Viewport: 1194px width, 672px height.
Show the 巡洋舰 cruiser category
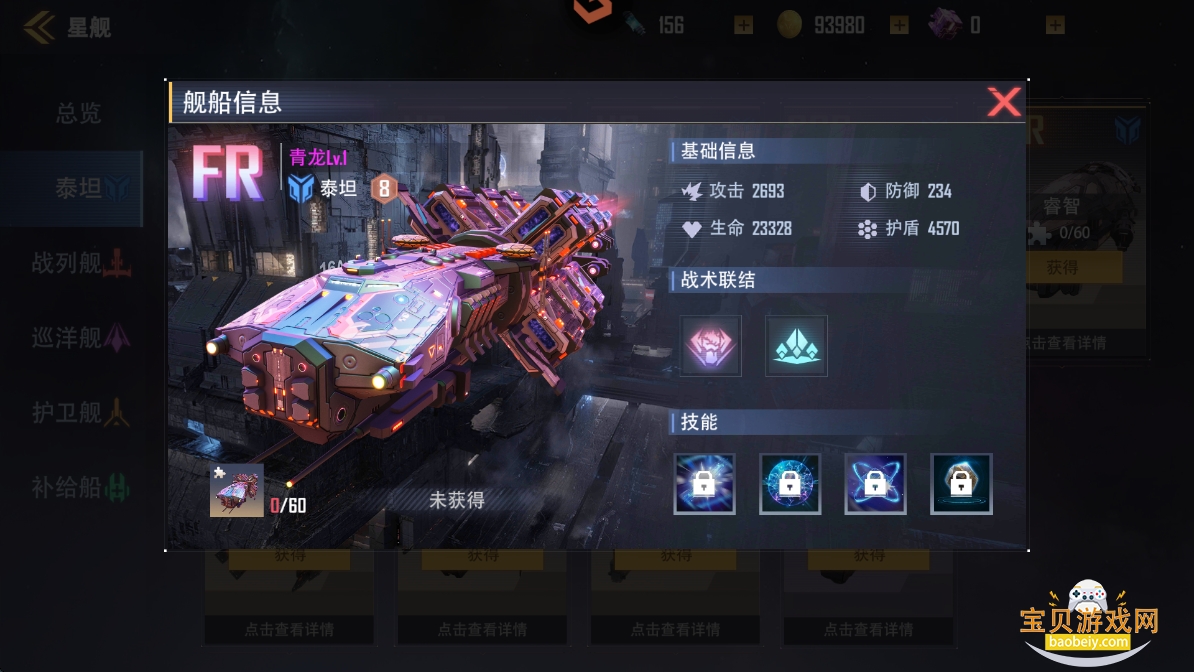(x=80, y=338)
